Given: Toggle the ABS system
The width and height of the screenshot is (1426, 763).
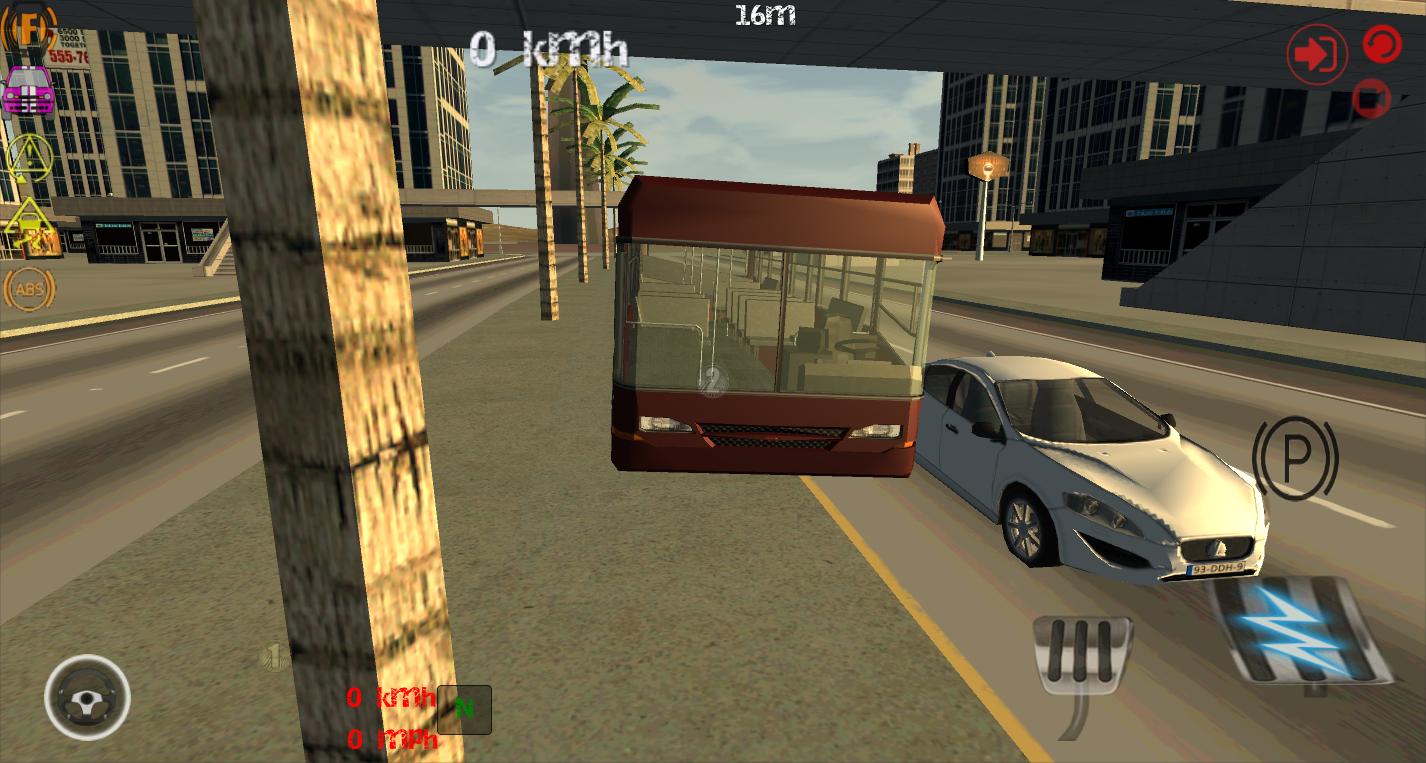Looking at the screenshot, I should 28,289.
